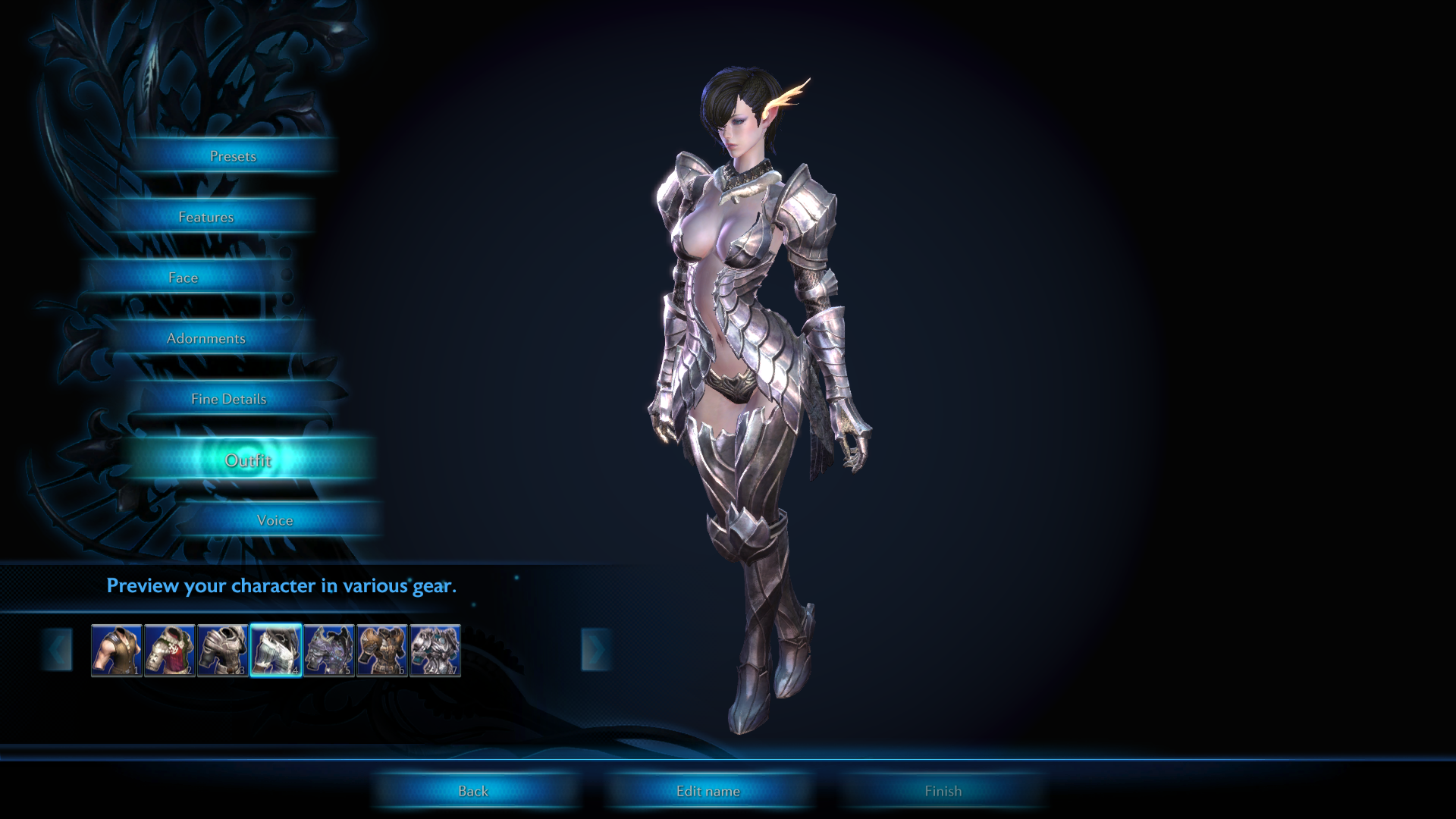The image size is (1456, 819).
Task: Open the Presets menu
Action: [233, 156]
